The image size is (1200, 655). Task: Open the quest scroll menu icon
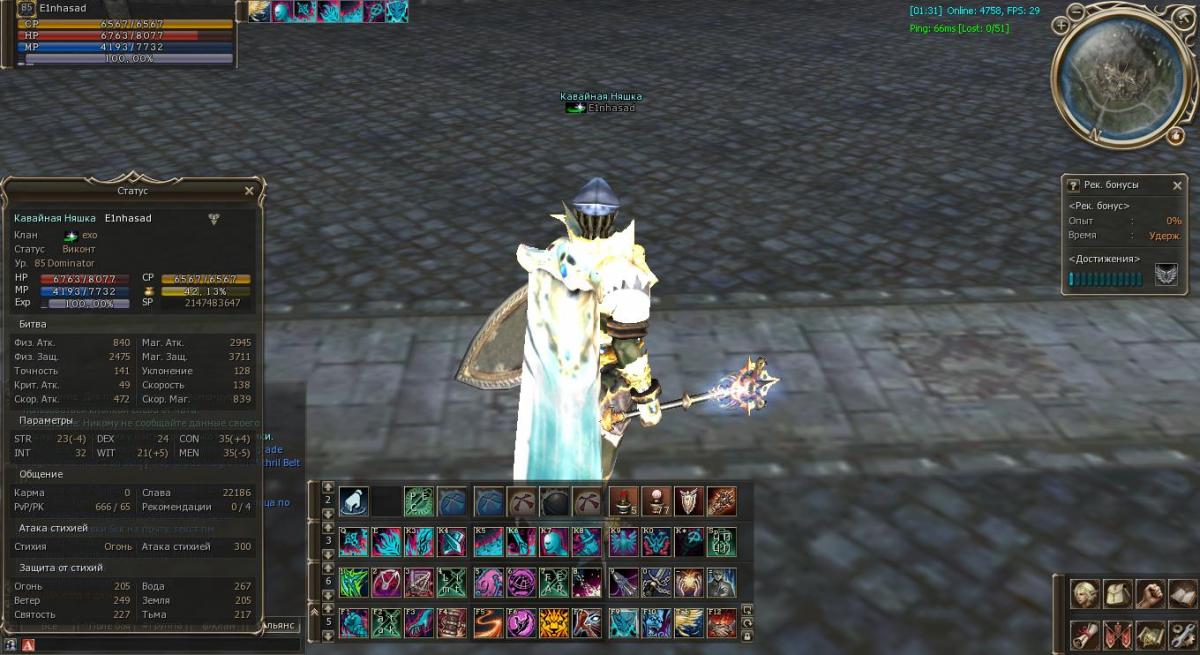coord(1085,633)
